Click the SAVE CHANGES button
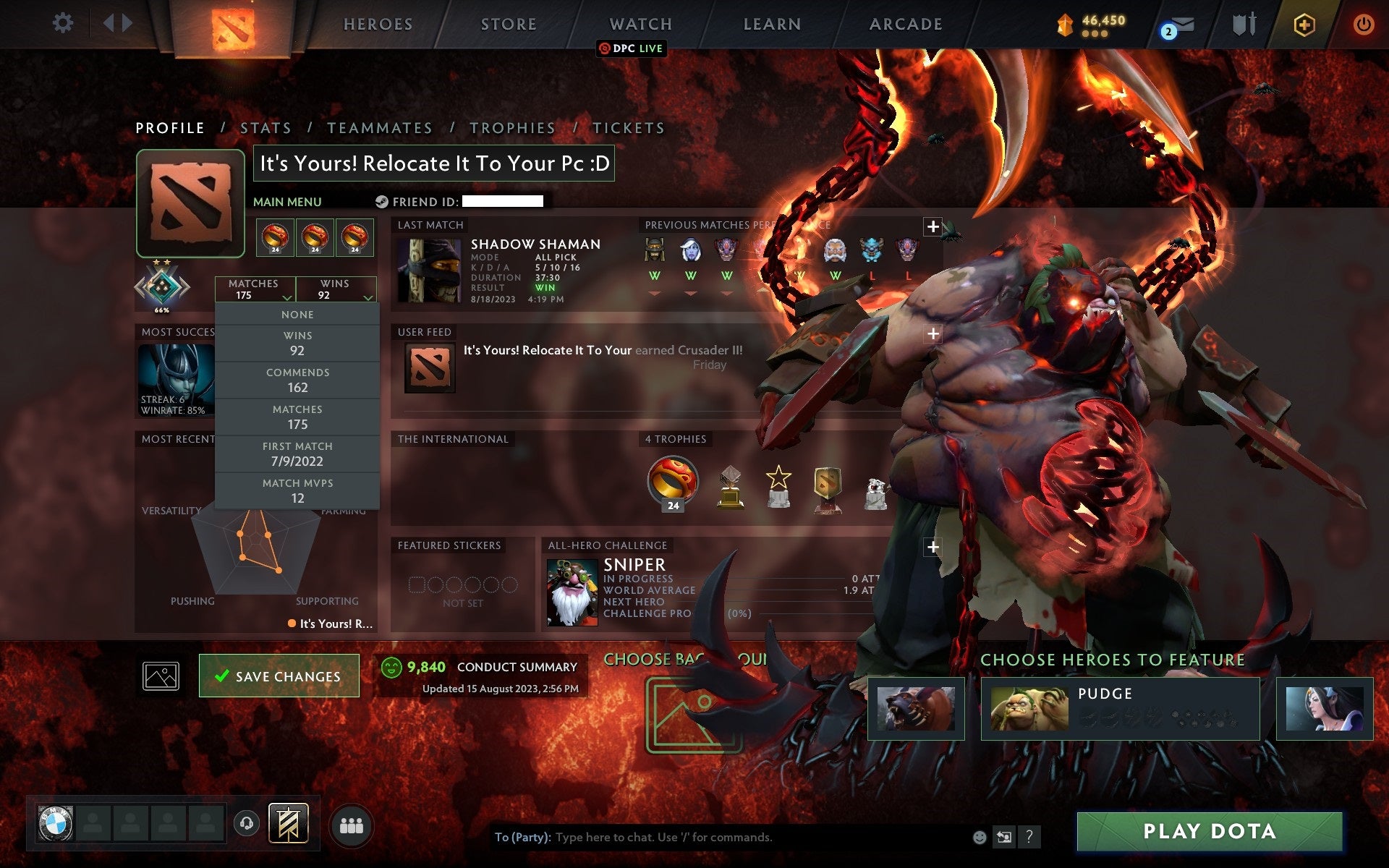This screenshot has width=1389, height=868. click(279, 676)
